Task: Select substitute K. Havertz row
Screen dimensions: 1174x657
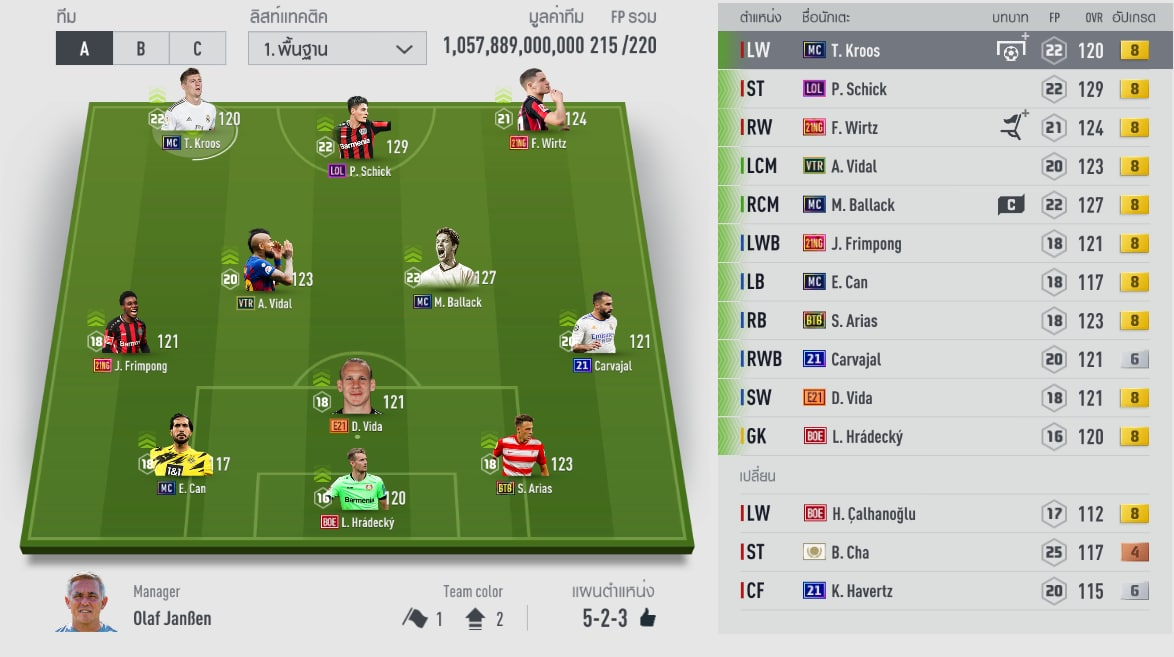Action: (945, 591)
